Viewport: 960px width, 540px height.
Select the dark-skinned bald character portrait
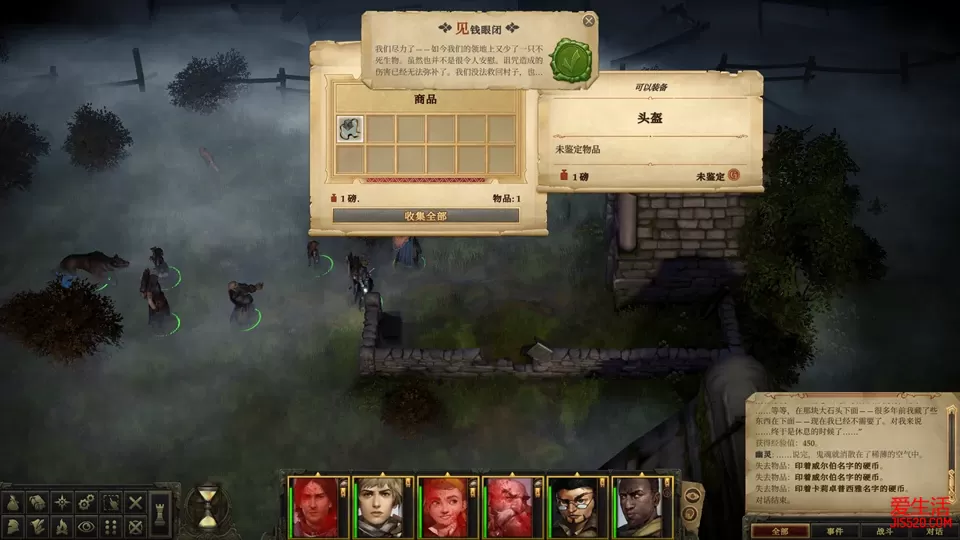[637, 507]
